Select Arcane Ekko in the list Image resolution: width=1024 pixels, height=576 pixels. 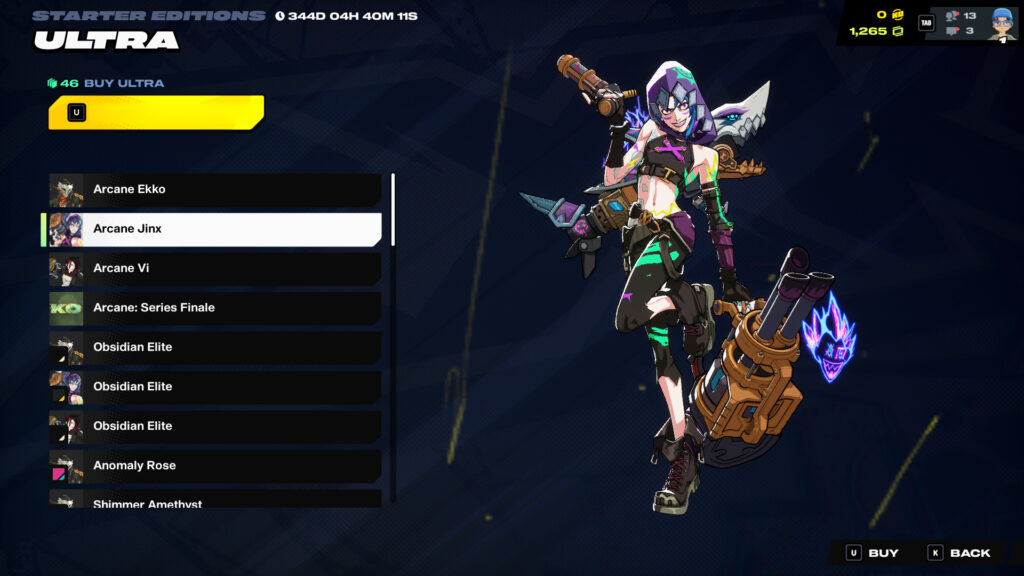(x=215, y=189)
